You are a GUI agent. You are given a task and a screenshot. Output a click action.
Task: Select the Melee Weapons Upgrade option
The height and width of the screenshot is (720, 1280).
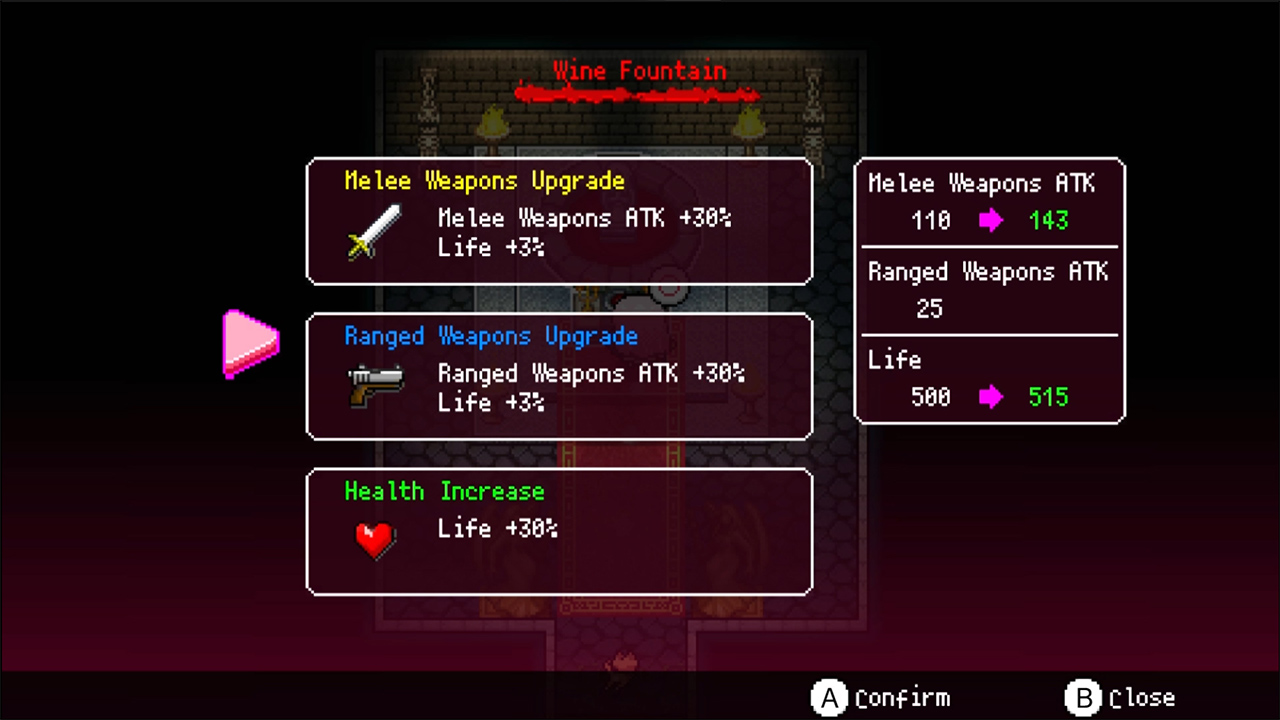point(559,220)
